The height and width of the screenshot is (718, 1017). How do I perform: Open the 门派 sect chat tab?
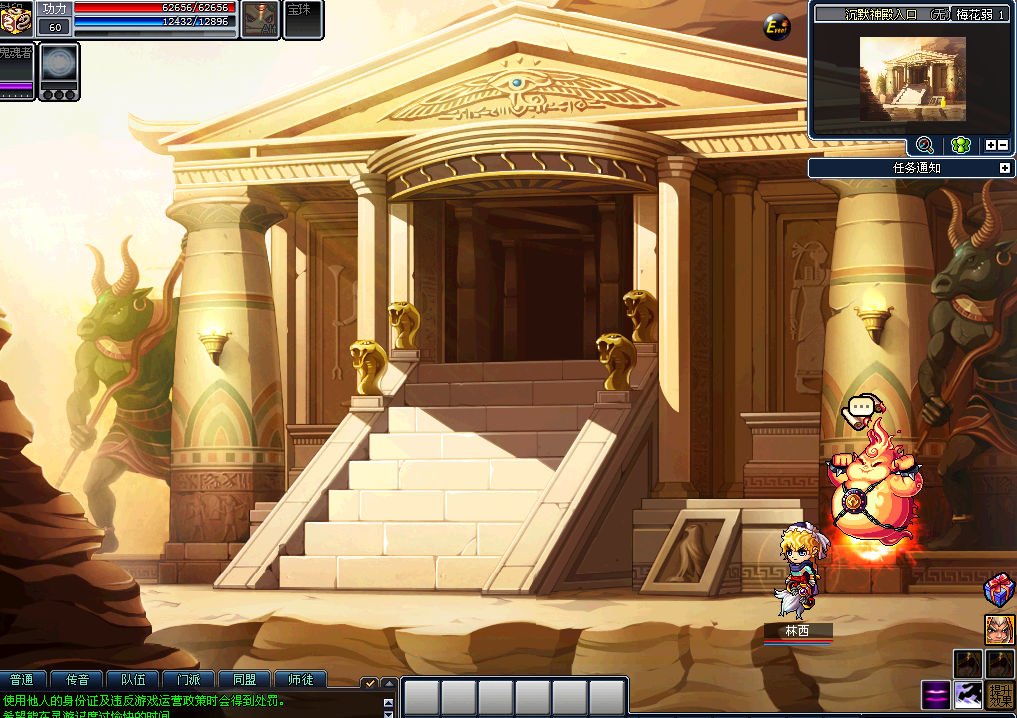189,680
